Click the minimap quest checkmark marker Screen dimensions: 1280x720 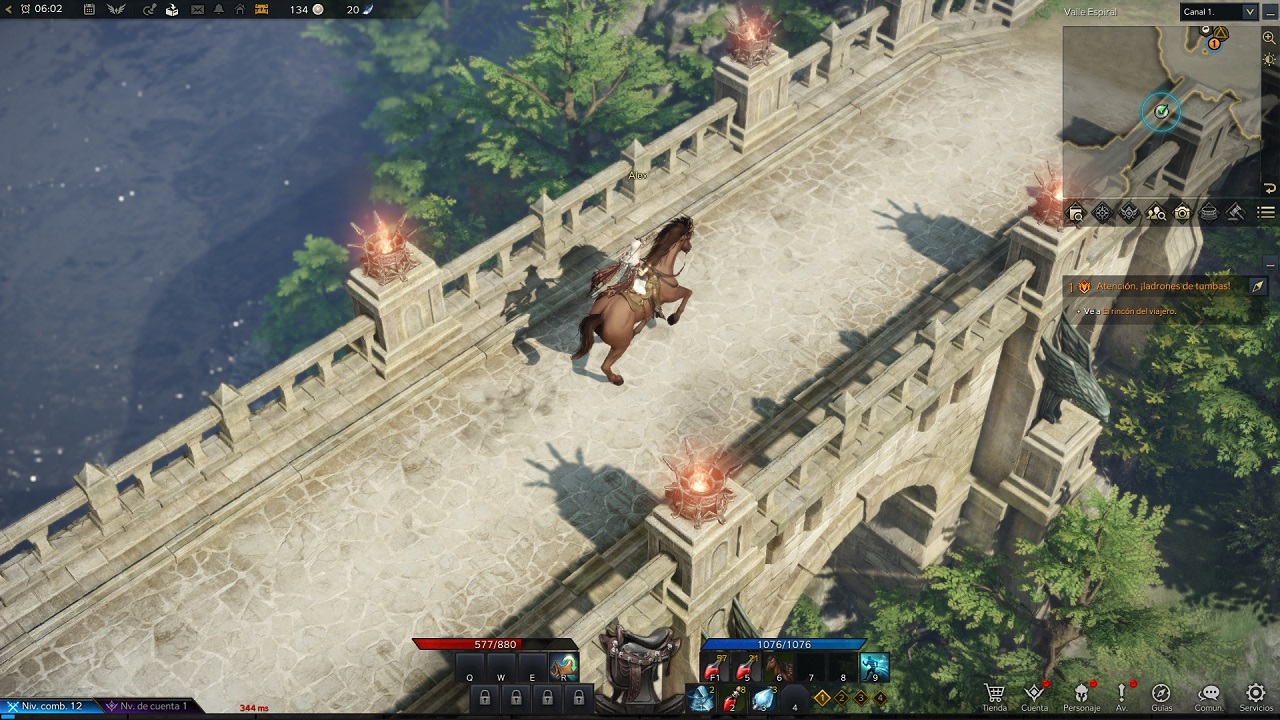point(1161,111)
